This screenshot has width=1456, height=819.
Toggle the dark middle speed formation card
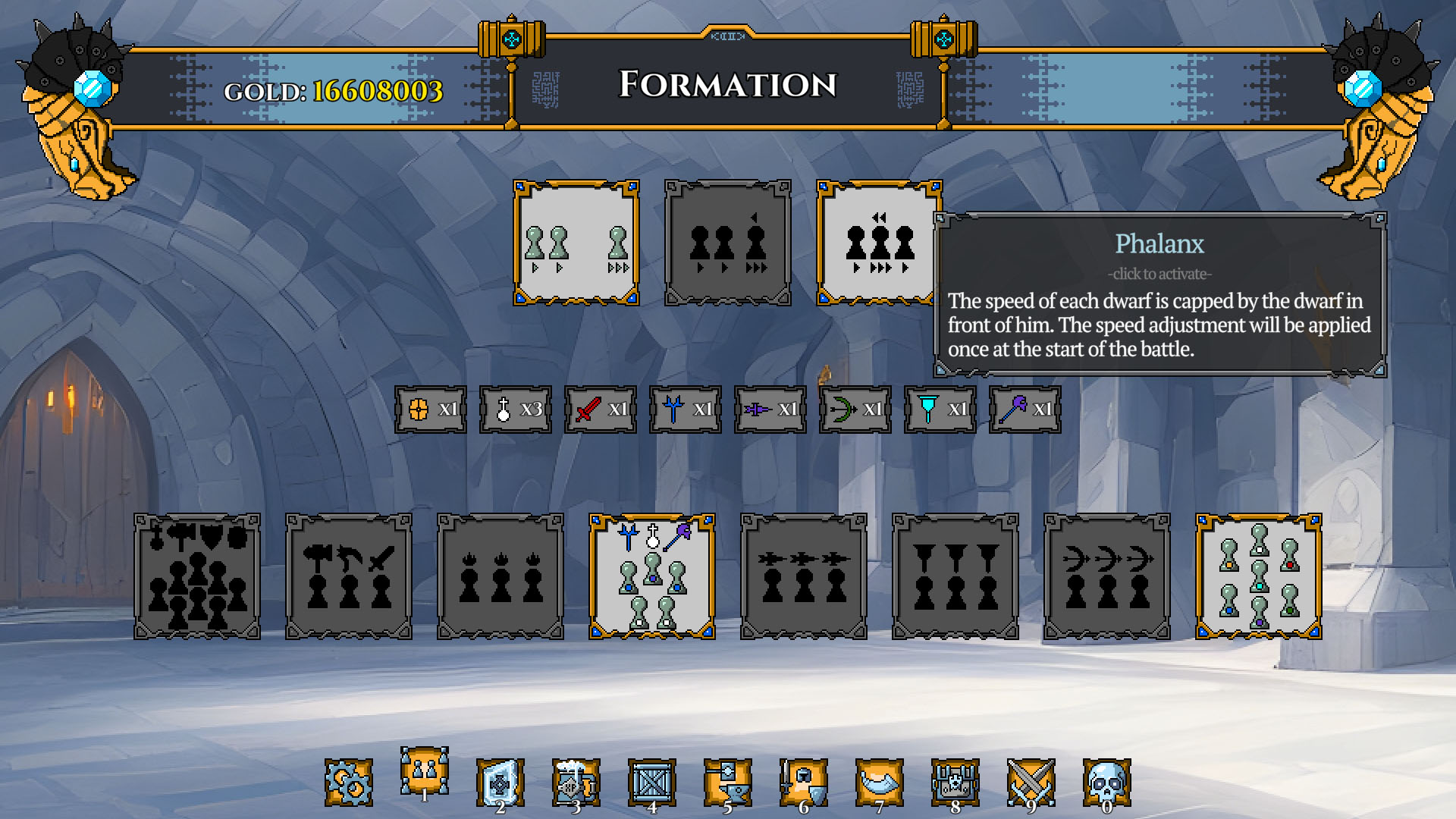pyautogui.click(x=727, y=243)
